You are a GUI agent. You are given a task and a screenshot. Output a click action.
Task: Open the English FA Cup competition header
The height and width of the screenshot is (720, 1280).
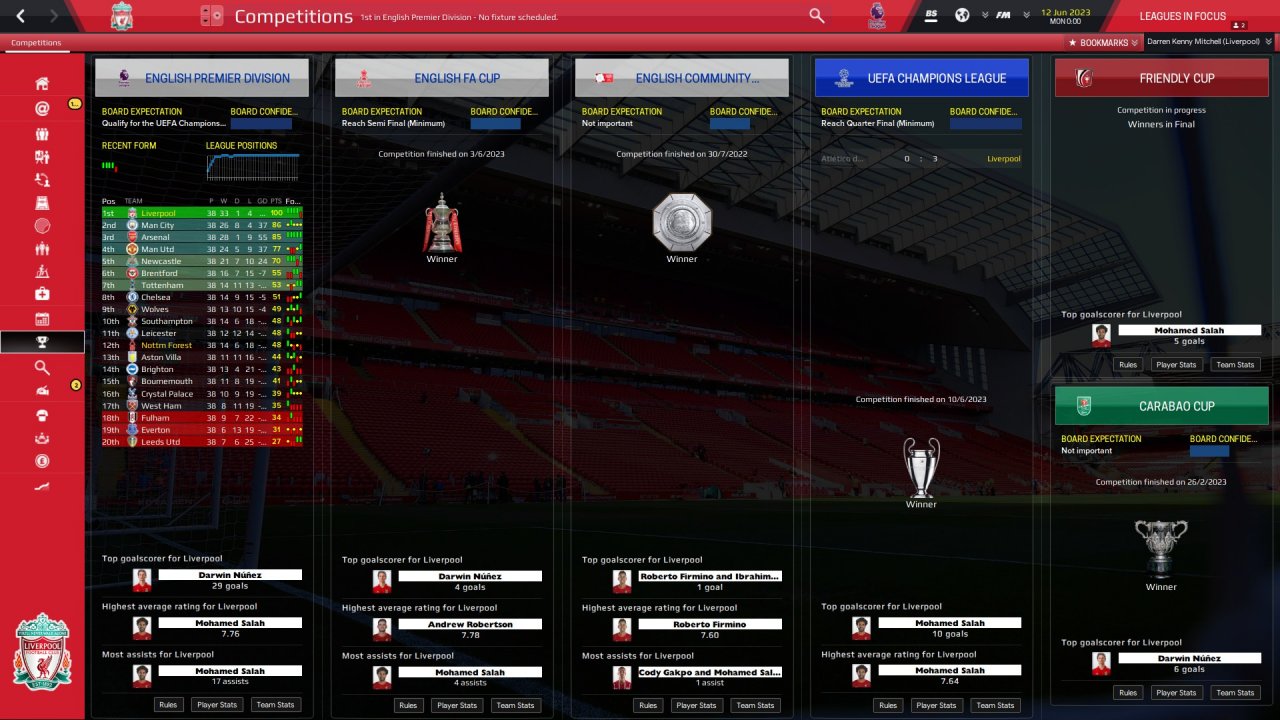[442, 78]
